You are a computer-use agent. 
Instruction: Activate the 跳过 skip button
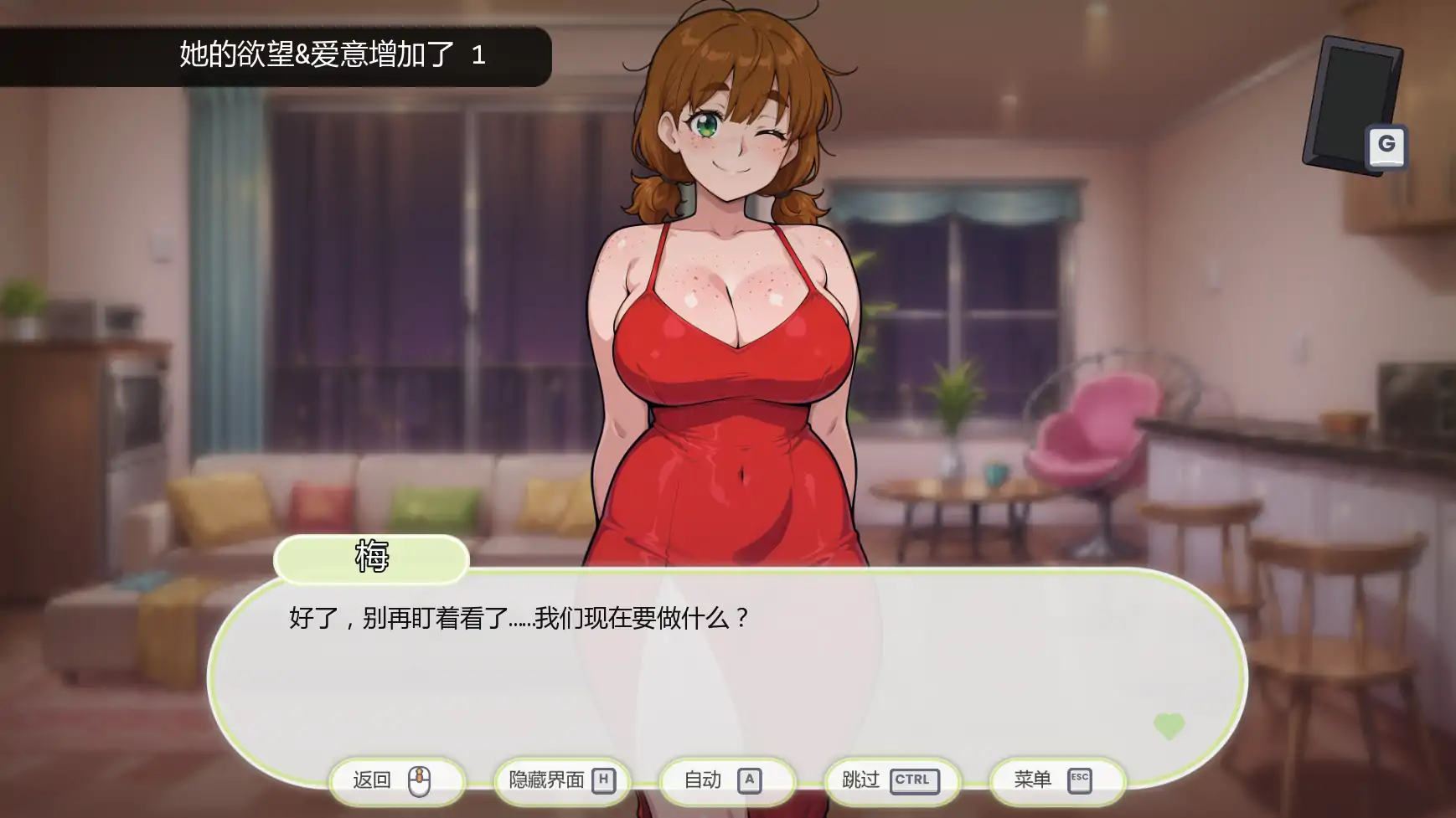[x=891, y=780]
